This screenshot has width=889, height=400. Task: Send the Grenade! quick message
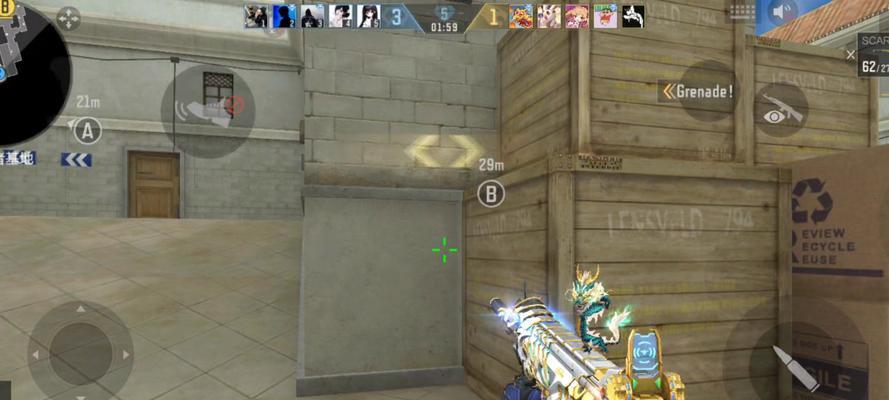click(699, 92)
